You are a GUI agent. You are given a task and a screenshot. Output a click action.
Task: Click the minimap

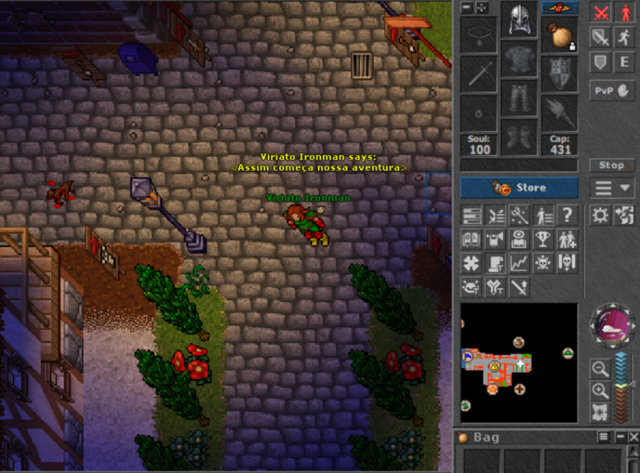(x=518, y=364)
